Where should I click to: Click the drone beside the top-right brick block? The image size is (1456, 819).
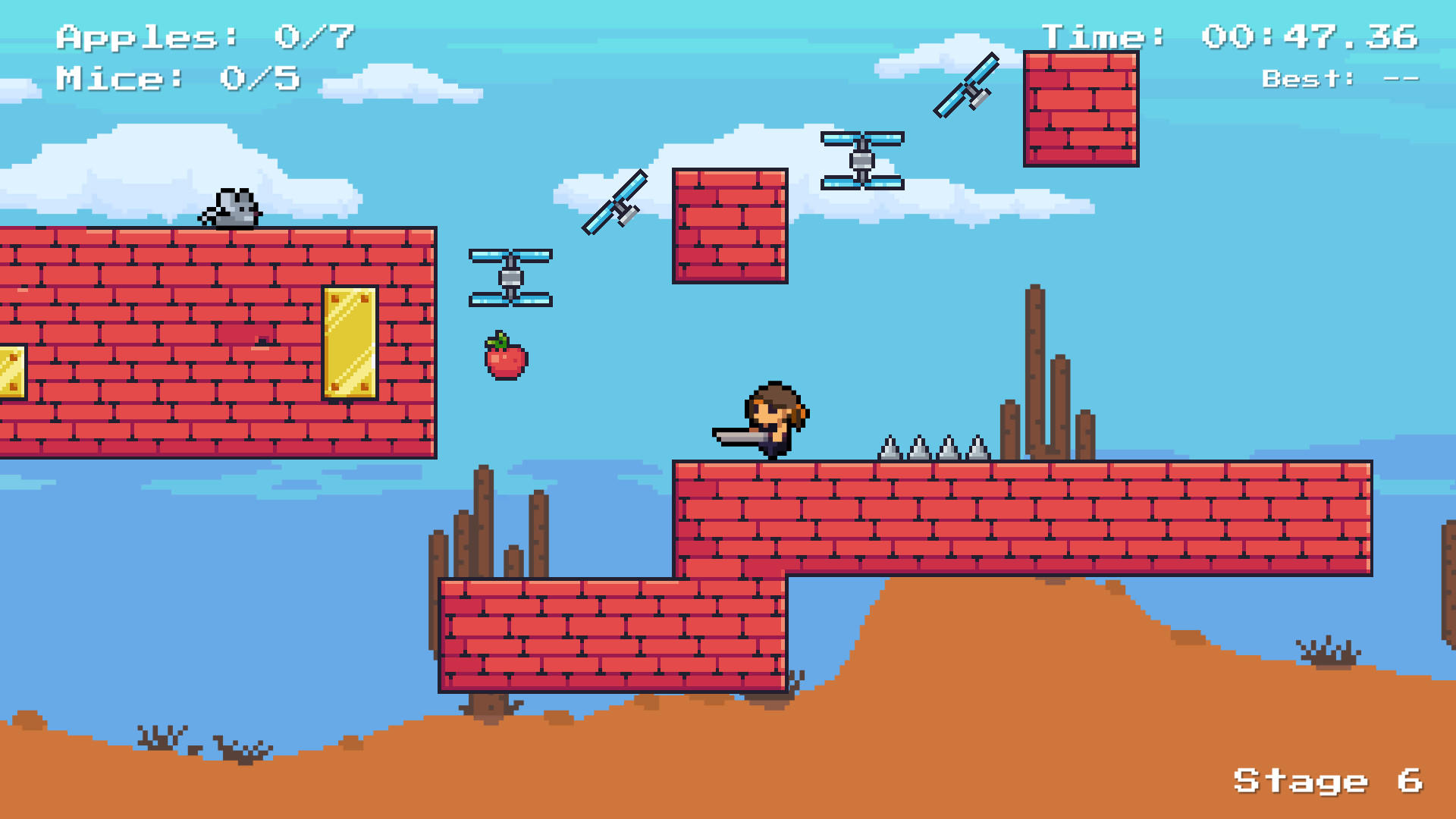point(862,159)
